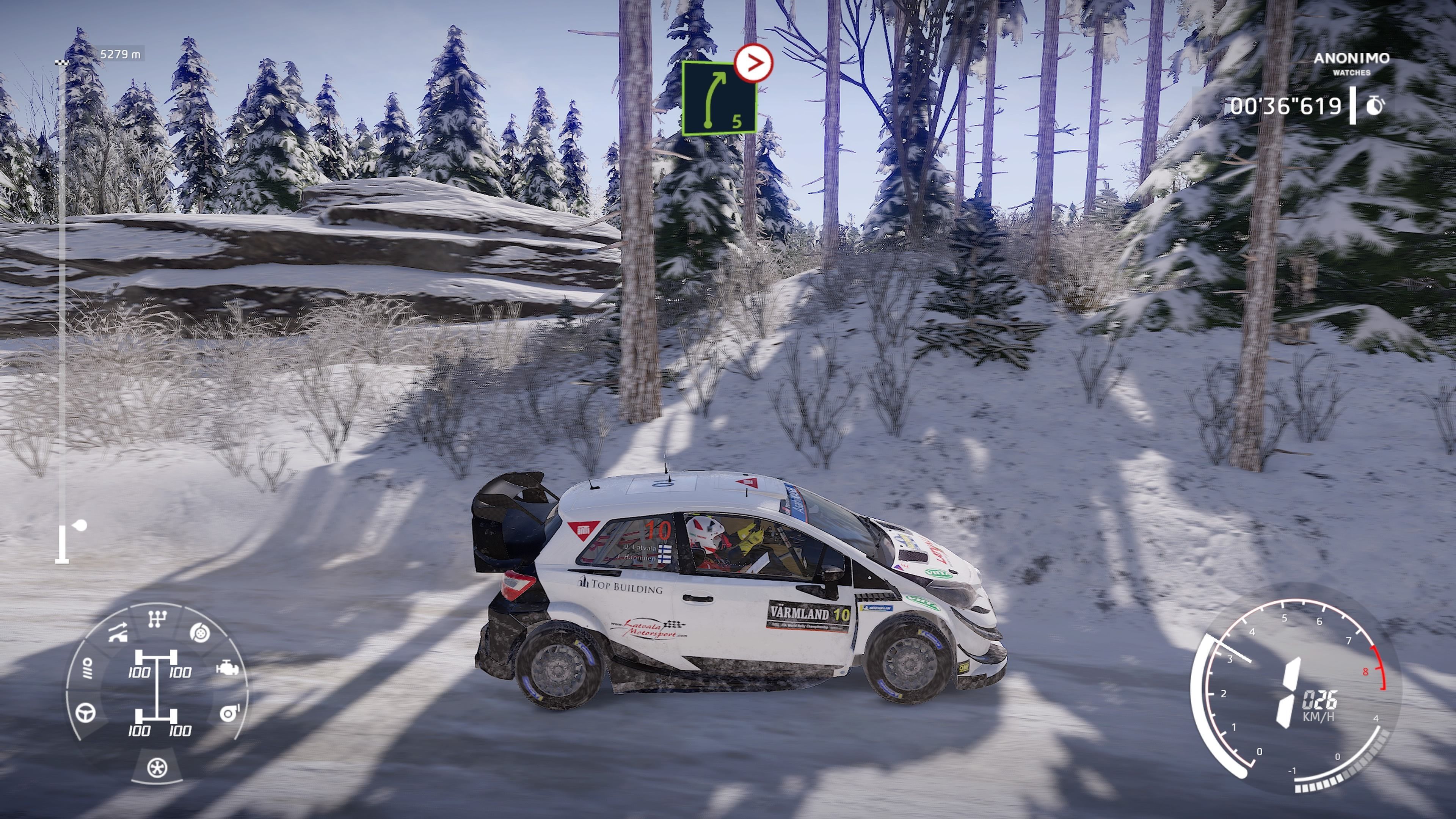This screenshot has width=1456, height=819.
Task: Click the suspension spring damage icon
Action: (87, 668)
